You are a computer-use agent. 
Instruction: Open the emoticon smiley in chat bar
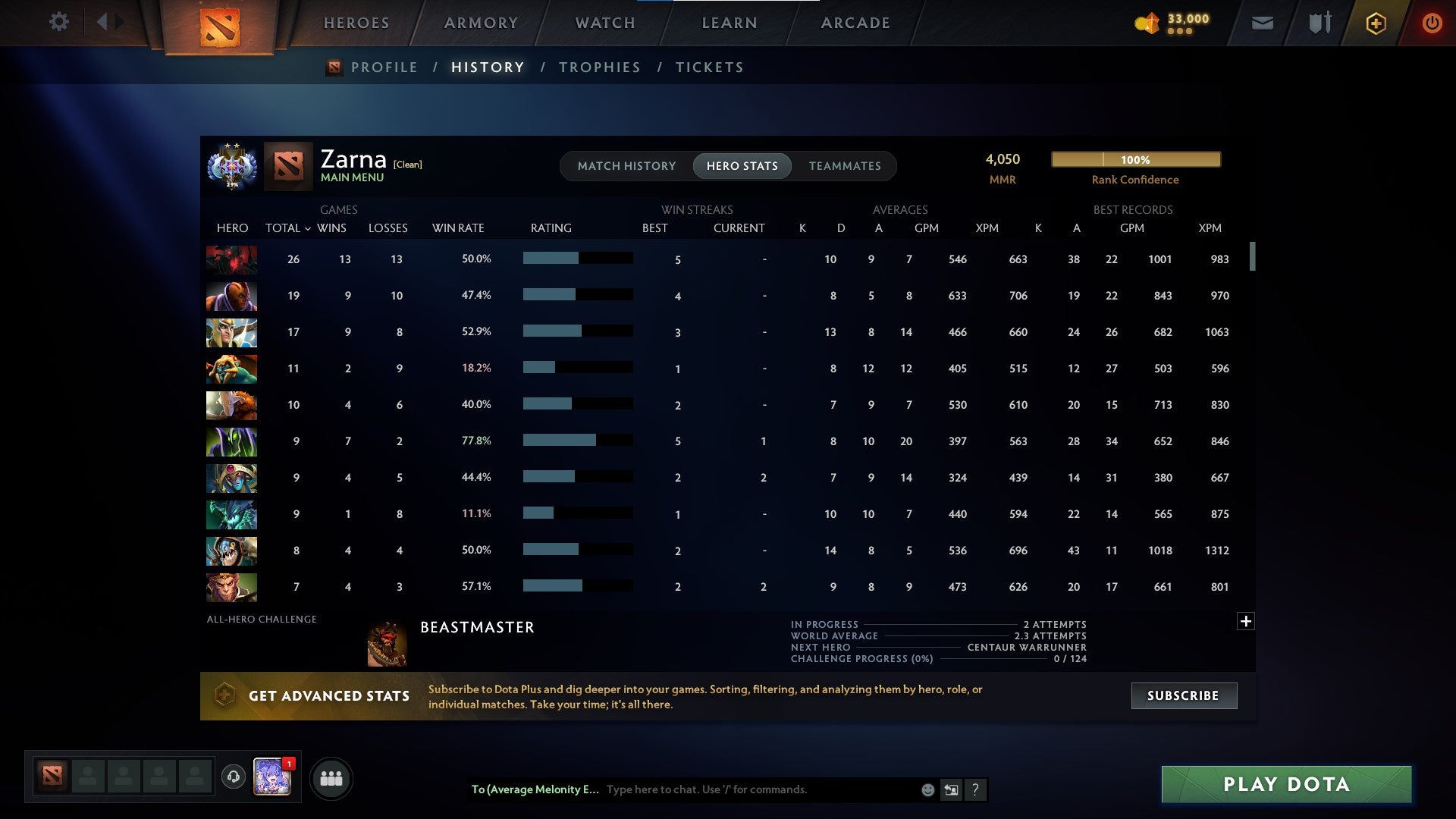click(x=927, y=789)
